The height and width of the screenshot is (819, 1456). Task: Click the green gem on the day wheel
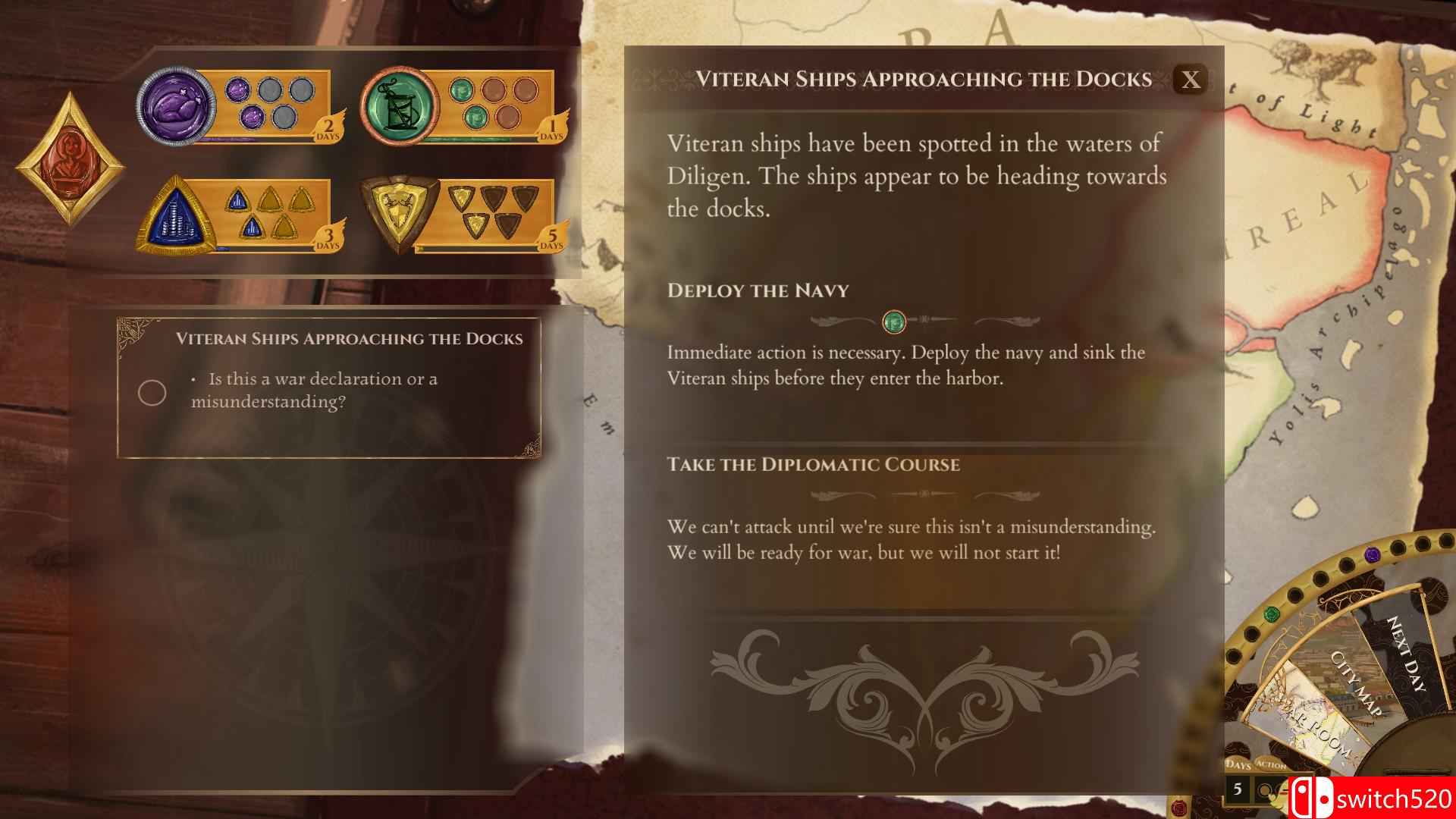click(1270, 613)
